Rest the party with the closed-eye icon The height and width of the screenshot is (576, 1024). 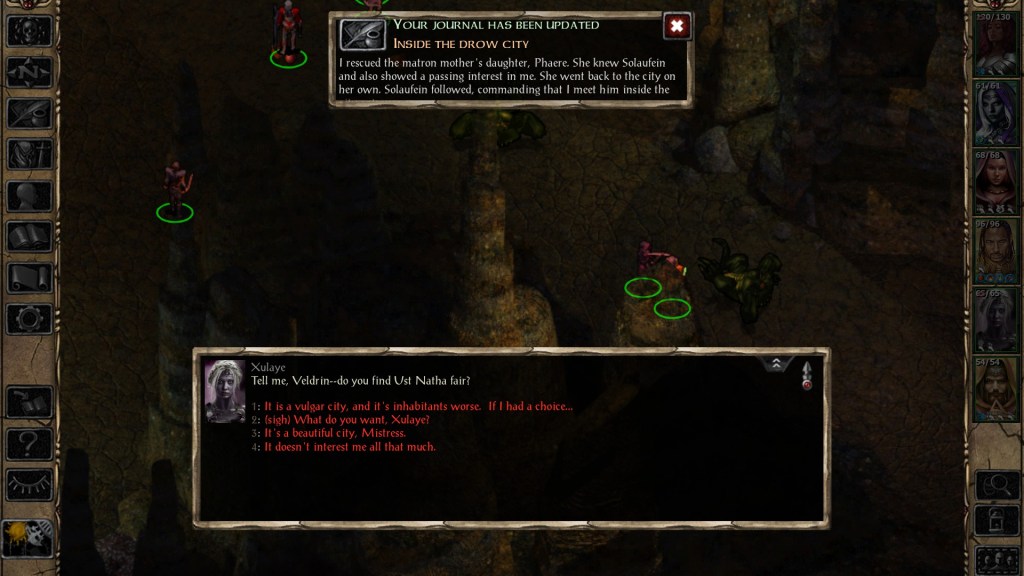click(29, 484)
